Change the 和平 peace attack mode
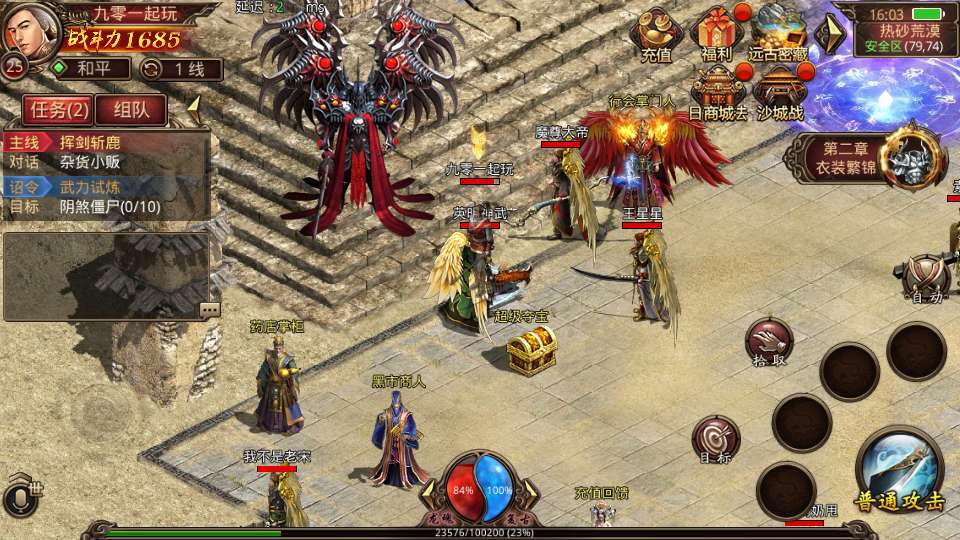This screenshot has width=960, height=540. pos(90,69)
